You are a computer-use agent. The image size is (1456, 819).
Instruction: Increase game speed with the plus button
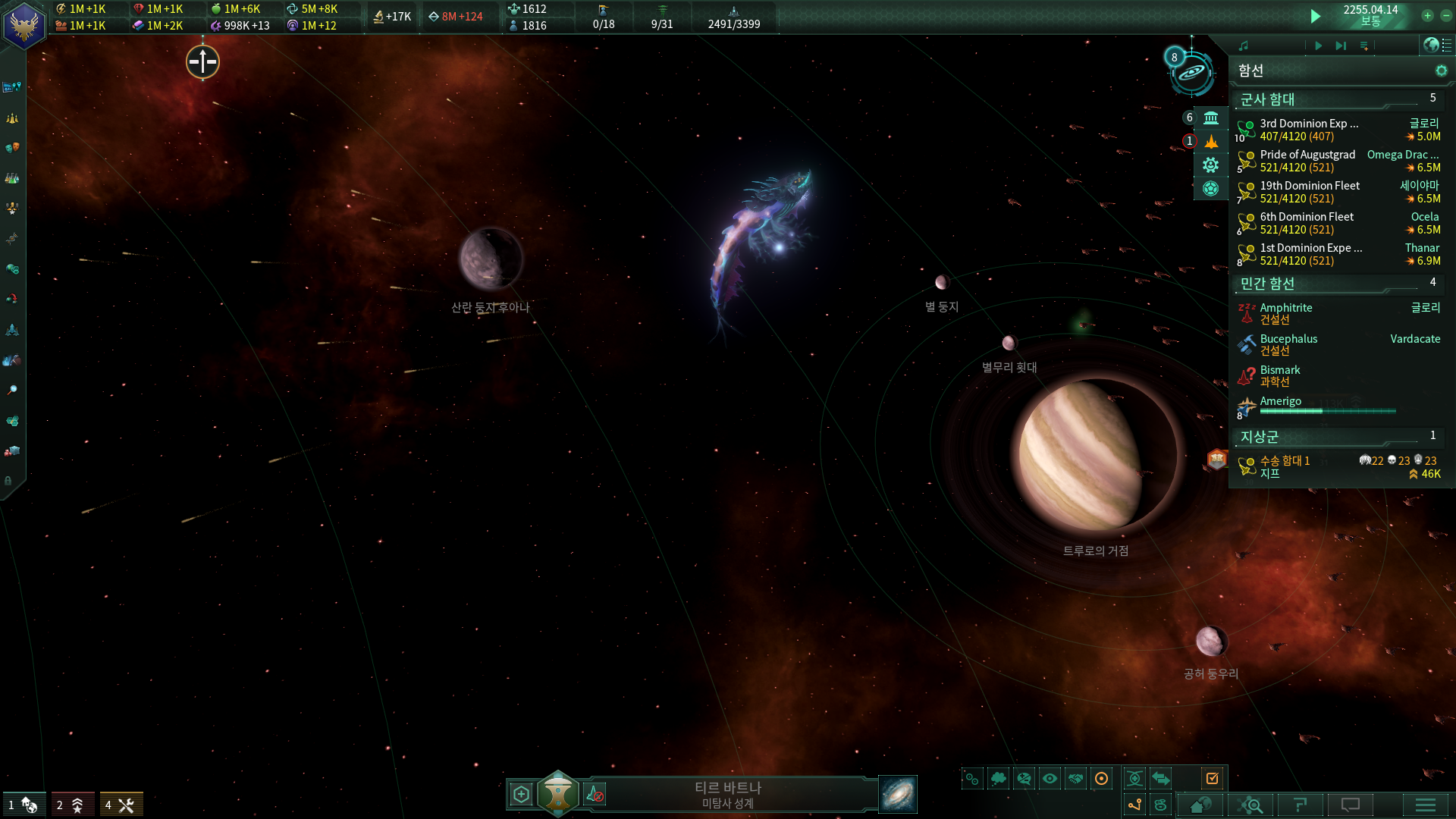[1427, 15]
